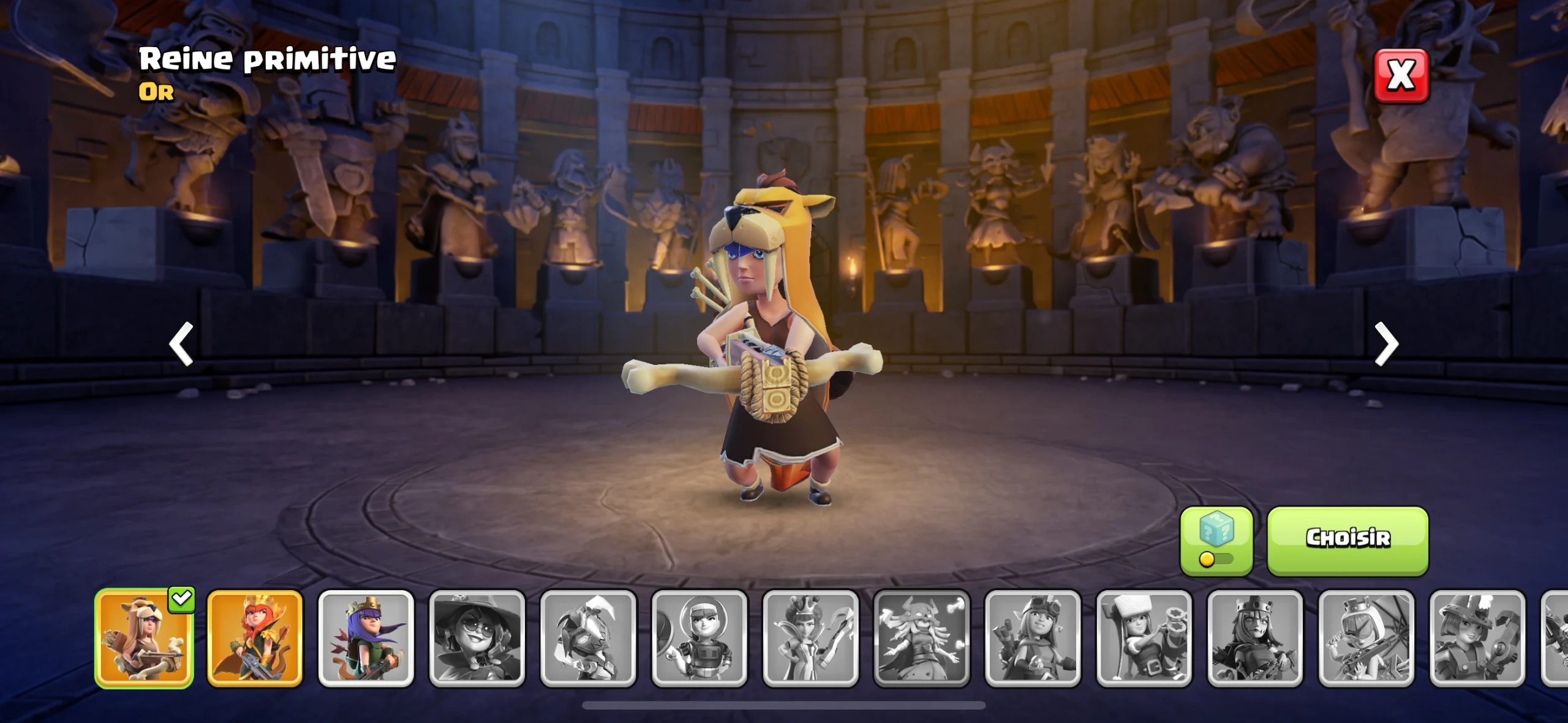Pick the locked stitched-face dark queen skin
The width and height of the screenshot is (1568, 723).
1255,638
